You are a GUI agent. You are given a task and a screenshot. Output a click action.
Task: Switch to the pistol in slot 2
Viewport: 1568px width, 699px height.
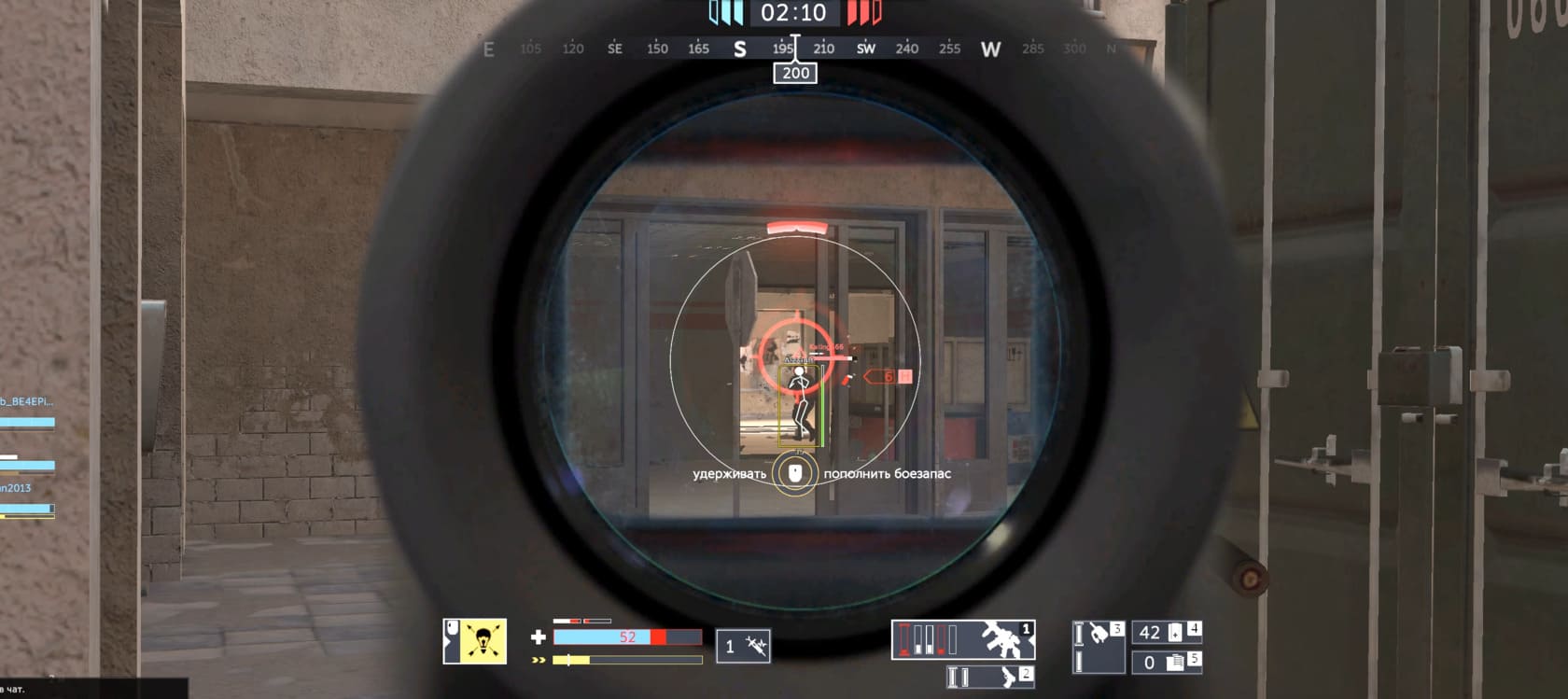pos(989,677)
